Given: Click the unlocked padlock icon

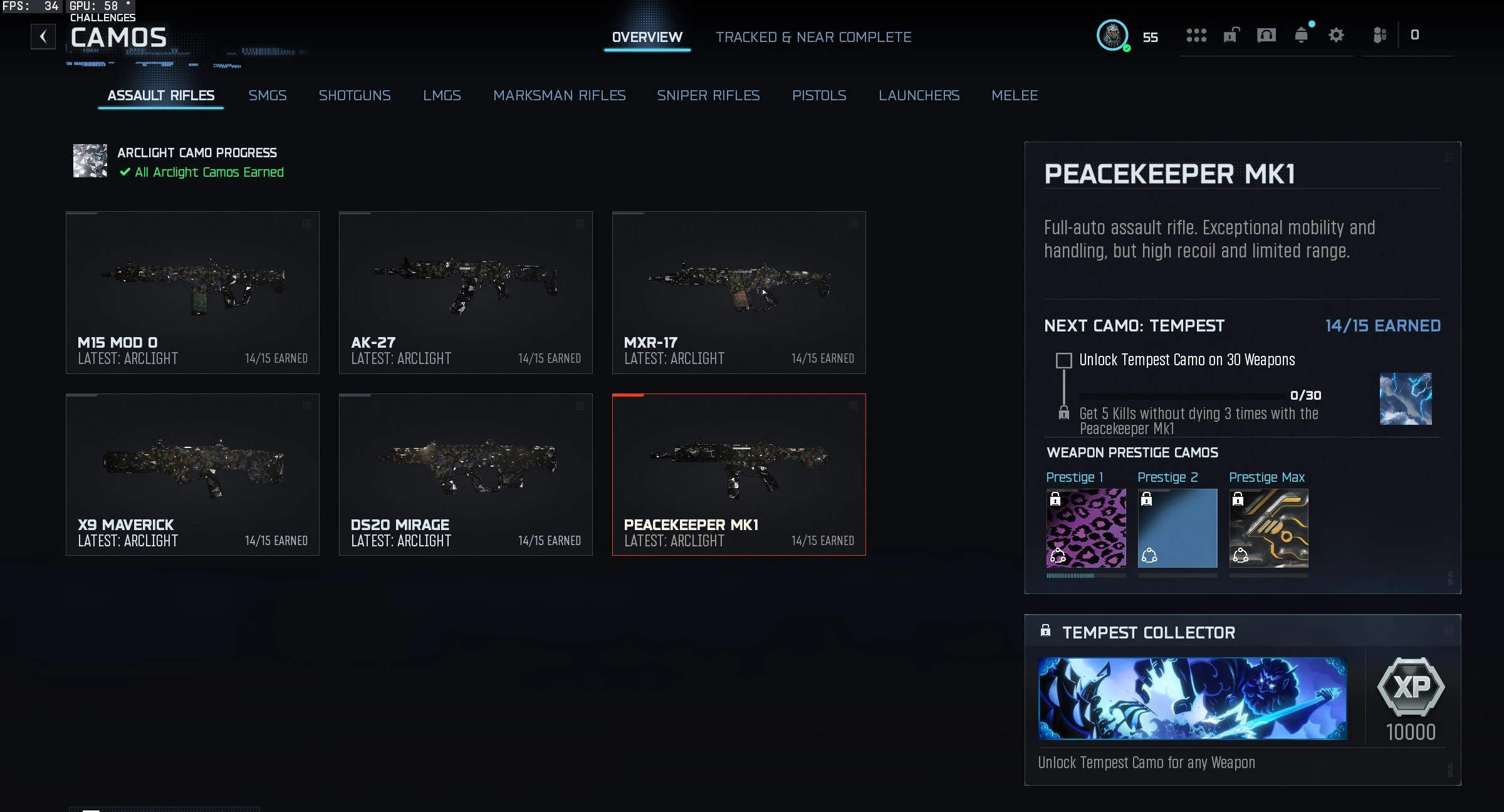Looking at the screenshot, I should point(1230,36).
